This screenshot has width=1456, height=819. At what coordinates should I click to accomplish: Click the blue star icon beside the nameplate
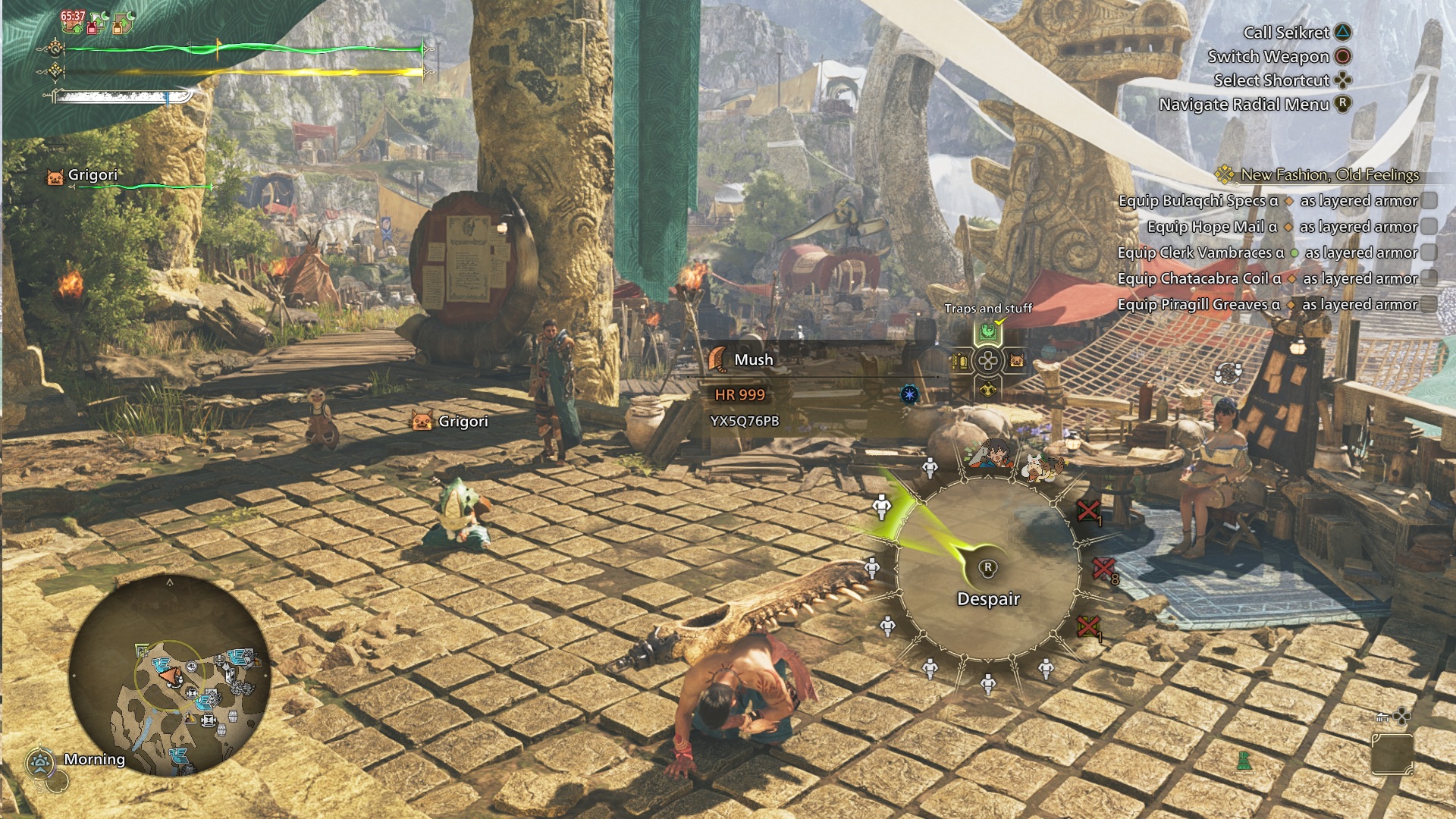click(909, 394)
